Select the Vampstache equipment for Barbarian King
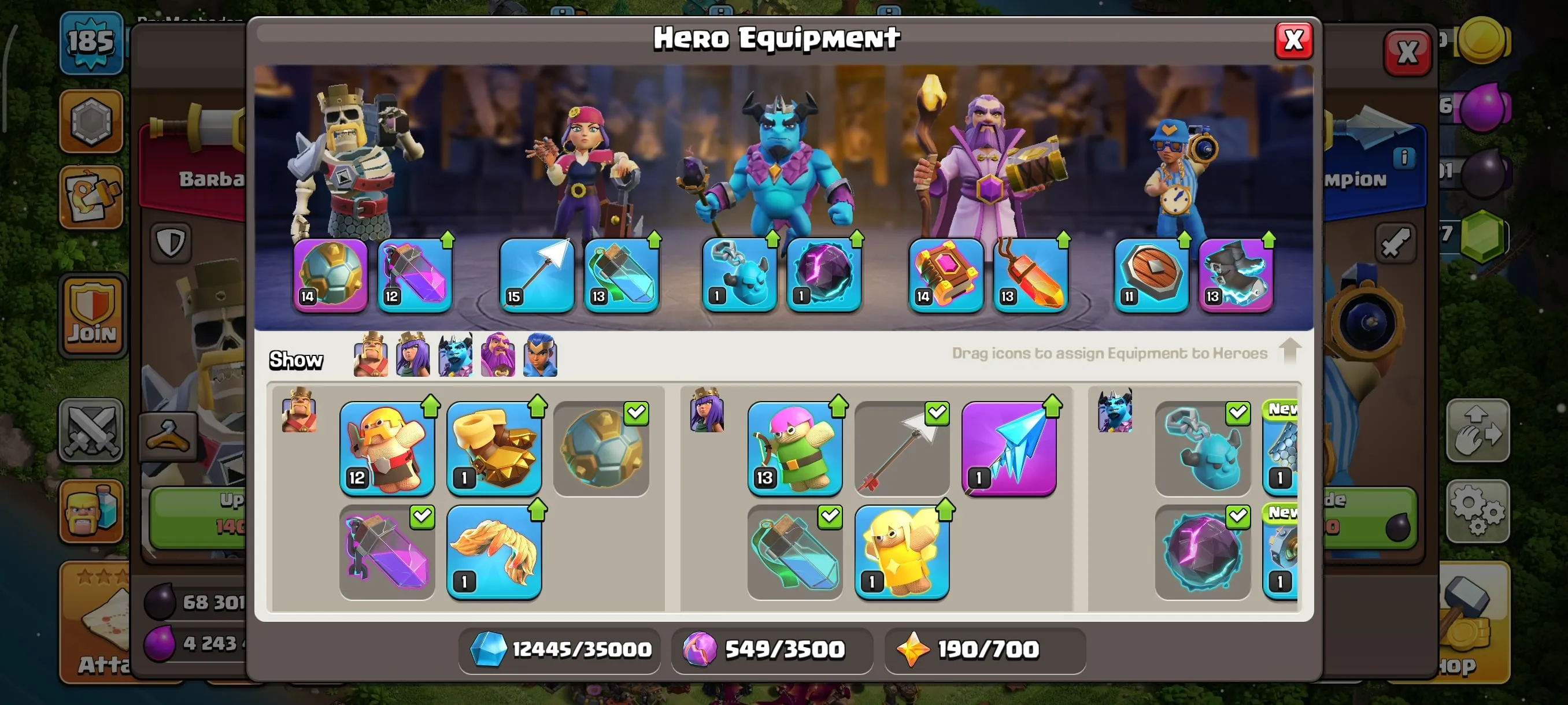The width and height of the screenshot is (1568, 705). click(x=495, y=552)
